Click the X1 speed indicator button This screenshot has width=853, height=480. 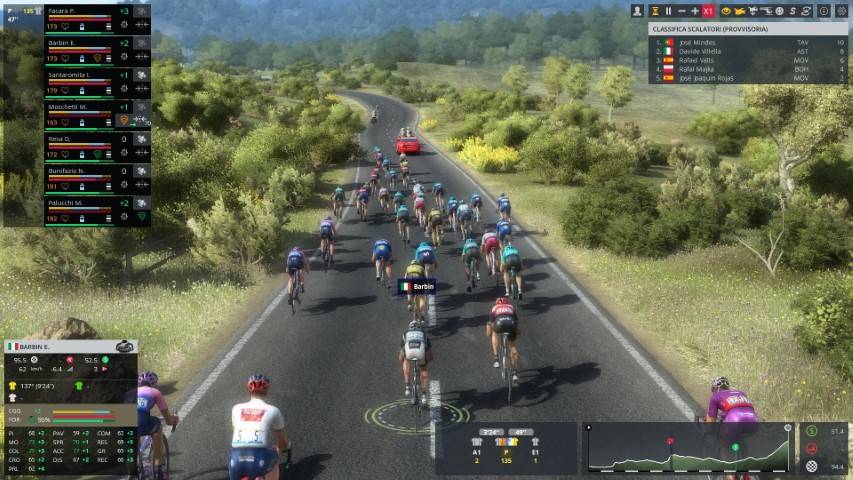pos(708,11)
